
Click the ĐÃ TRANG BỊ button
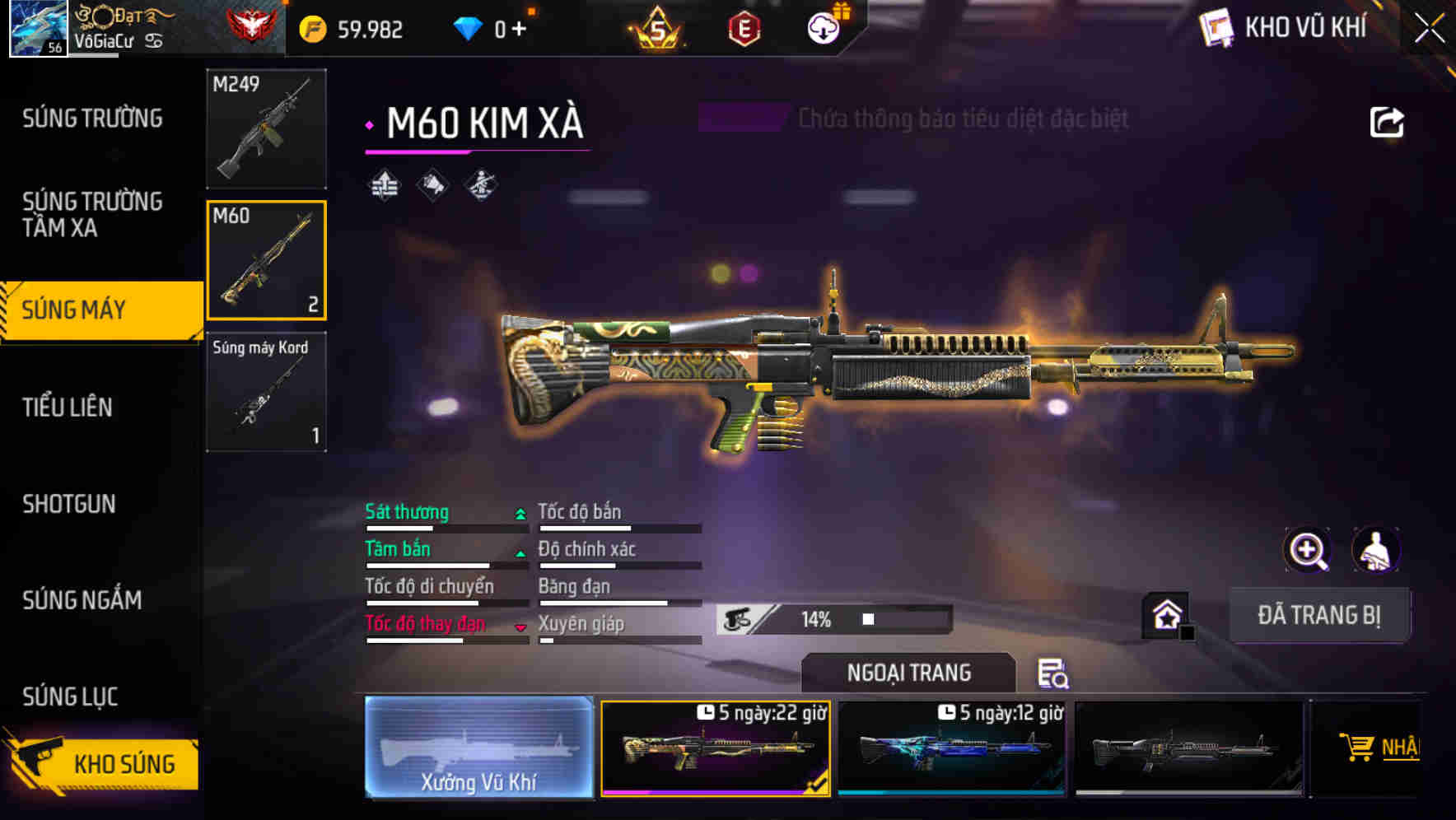pos(1319,614)
